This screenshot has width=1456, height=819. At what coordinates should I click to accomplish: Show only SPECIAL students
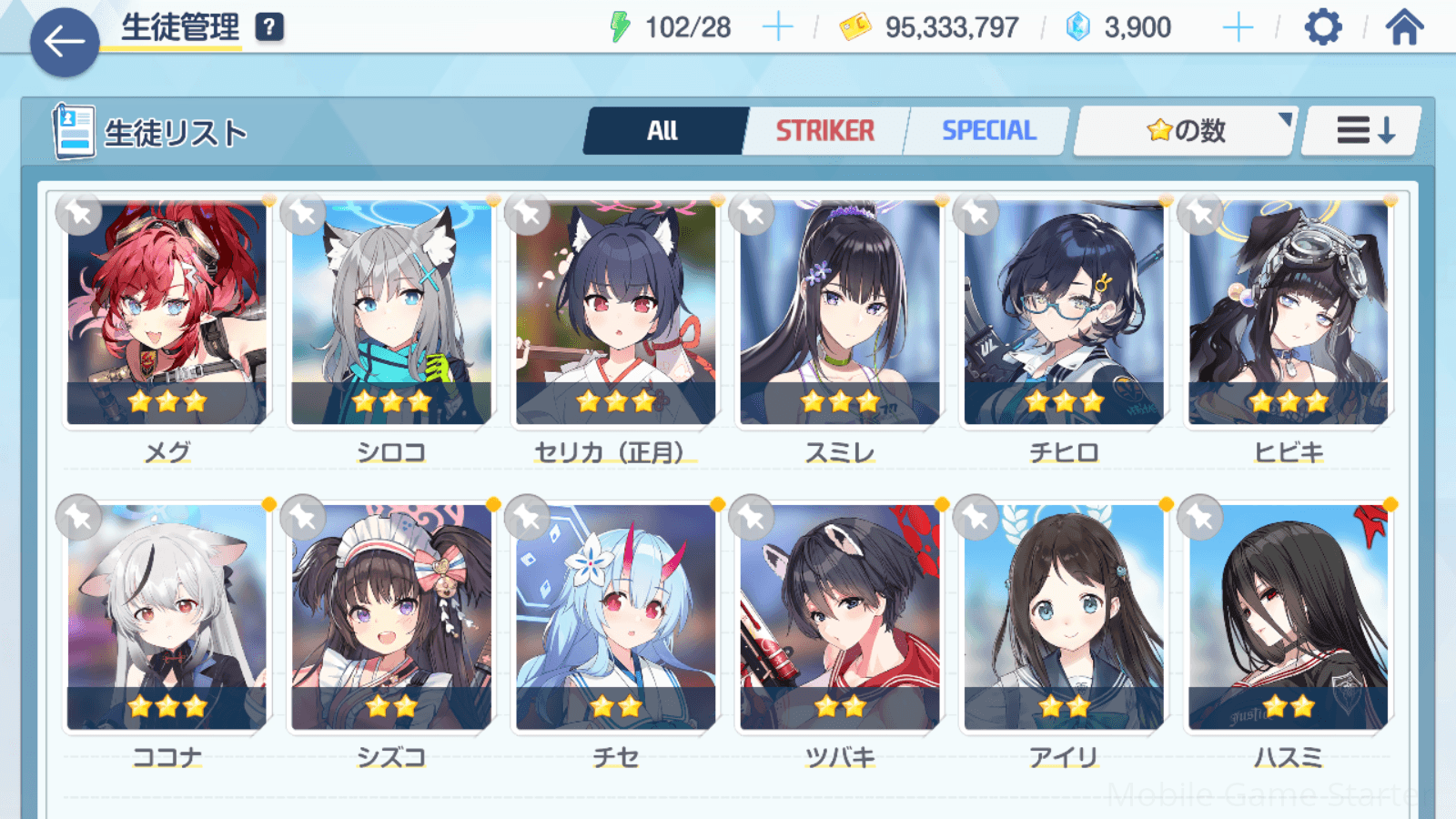tap(988, 131)
